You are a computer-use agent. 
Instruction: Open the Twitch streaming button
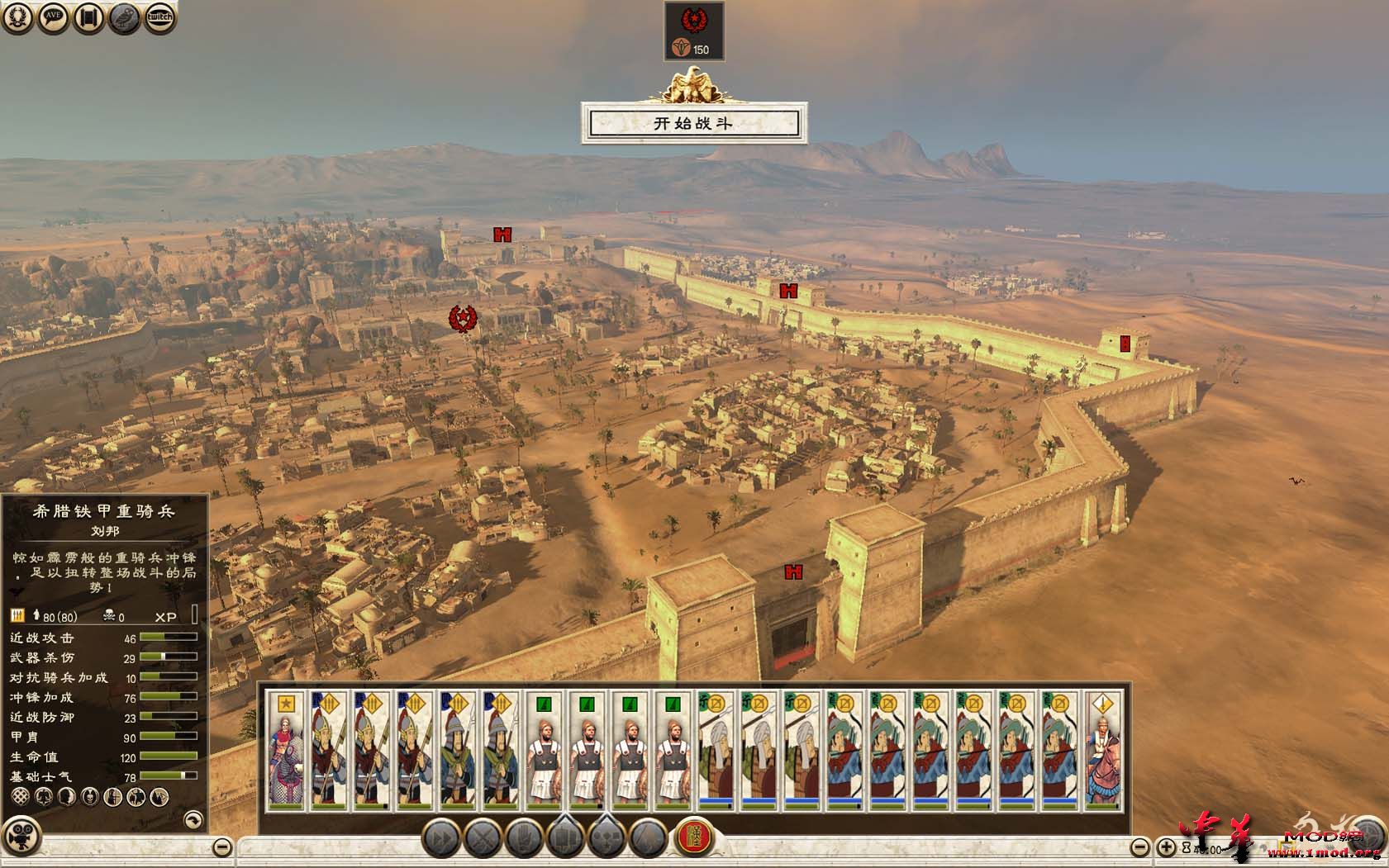pos(159,17)
